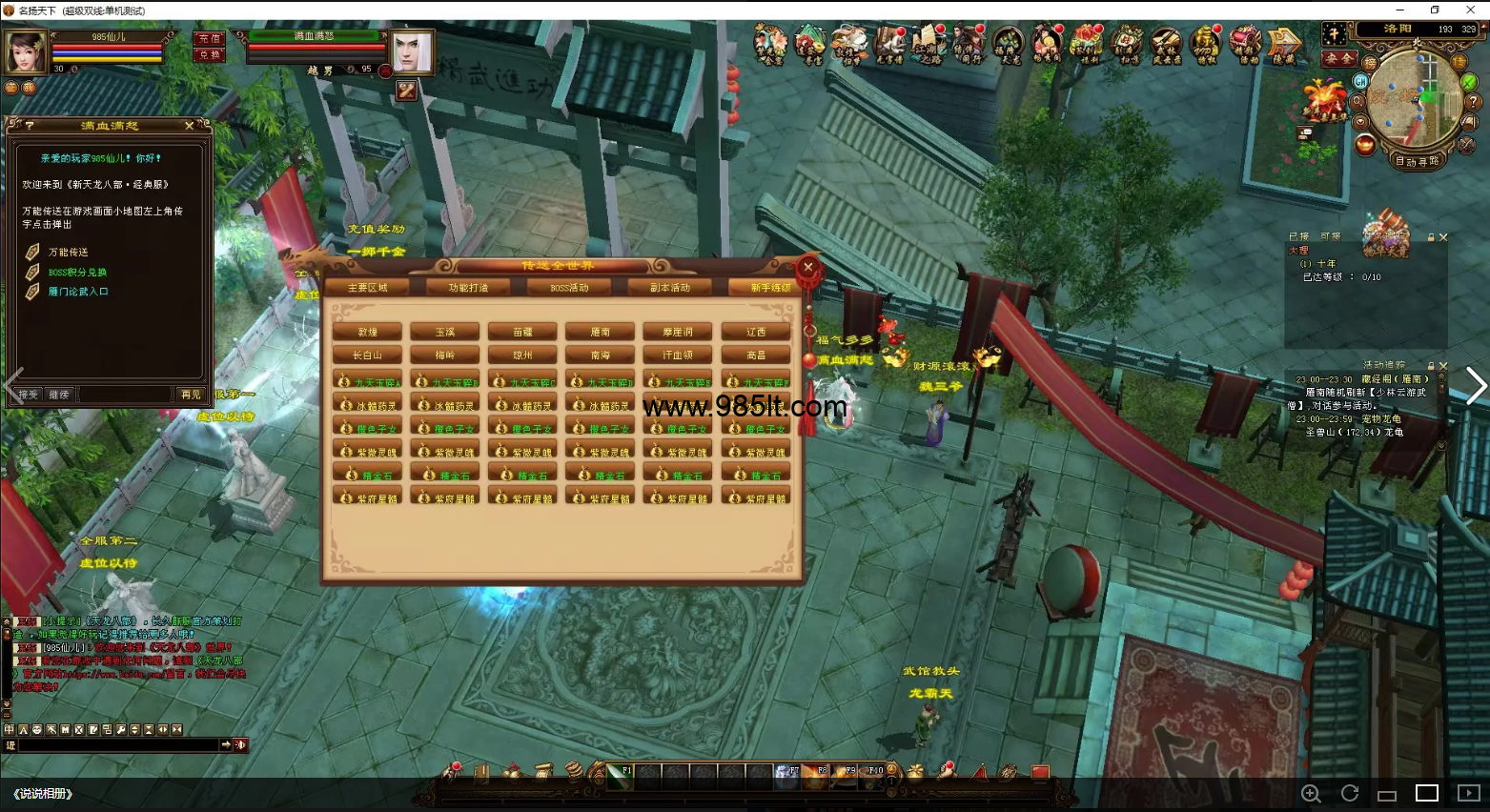Click the 九天玉碎A button
The height and width of the screenshot is (812, 1490).
367,380
